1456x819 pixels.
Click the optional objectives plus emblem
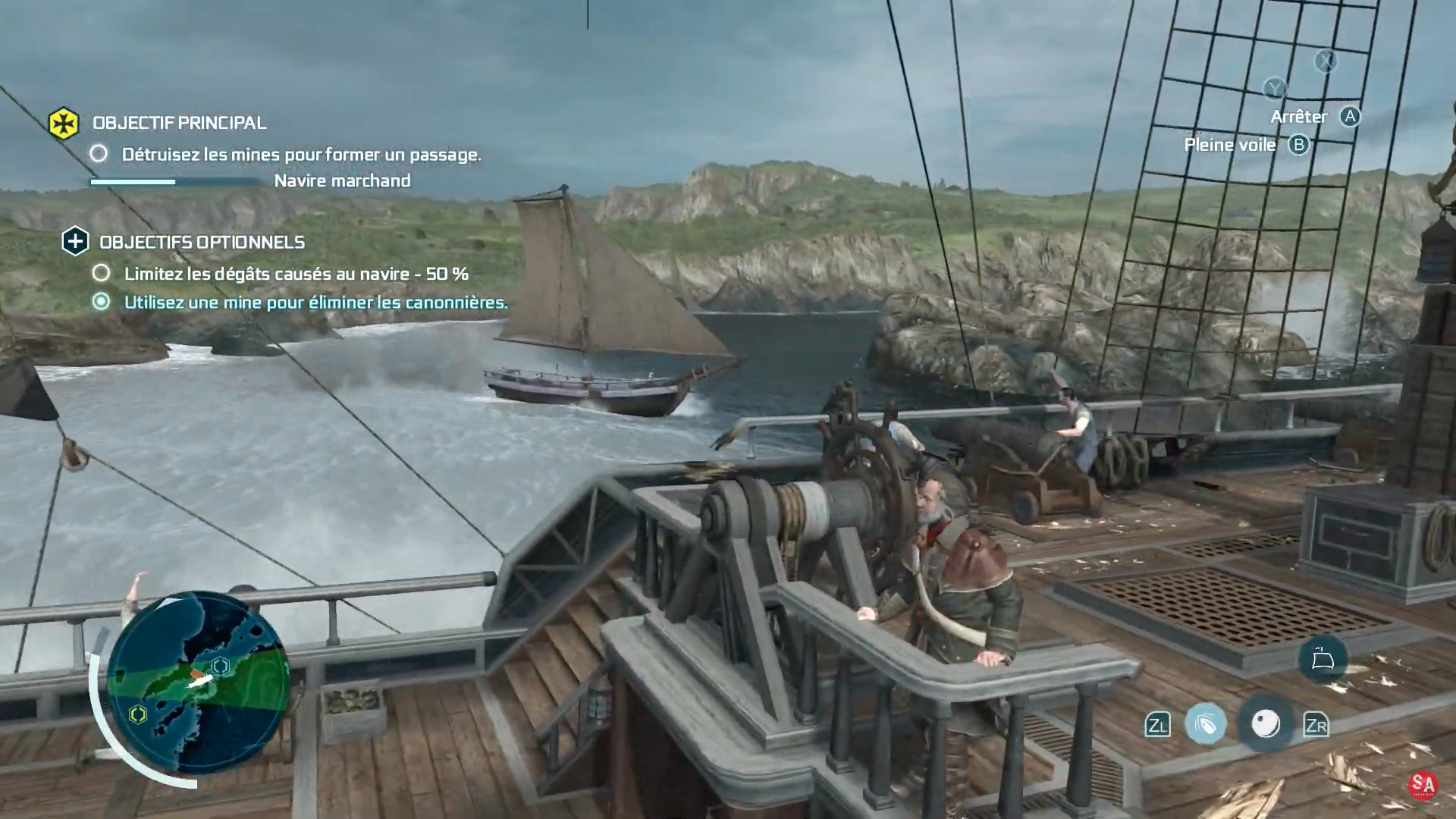click(75, 242)
